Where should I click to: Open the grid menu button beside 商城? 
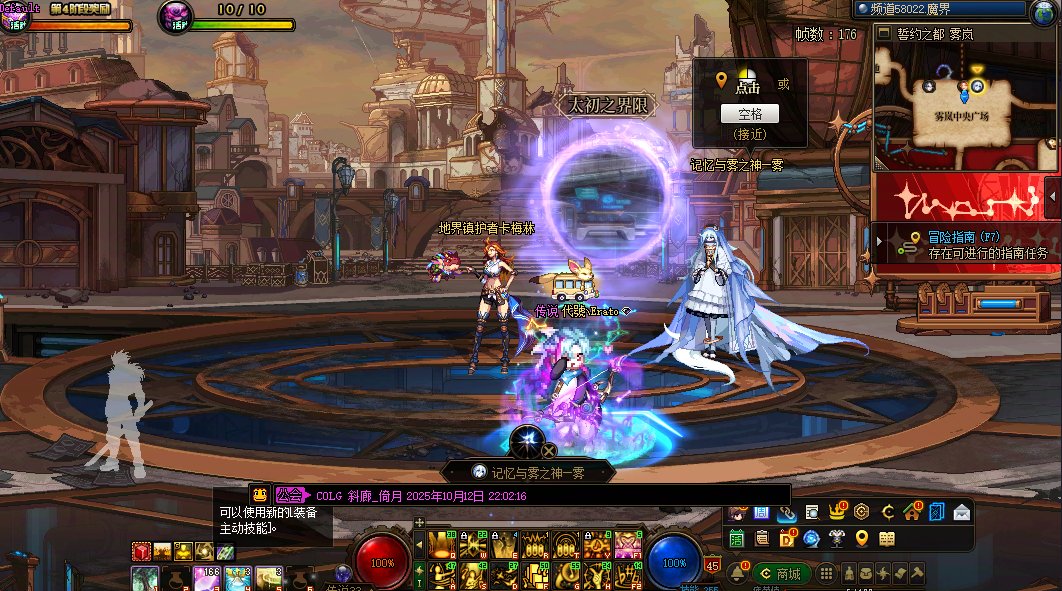point(826,574)
